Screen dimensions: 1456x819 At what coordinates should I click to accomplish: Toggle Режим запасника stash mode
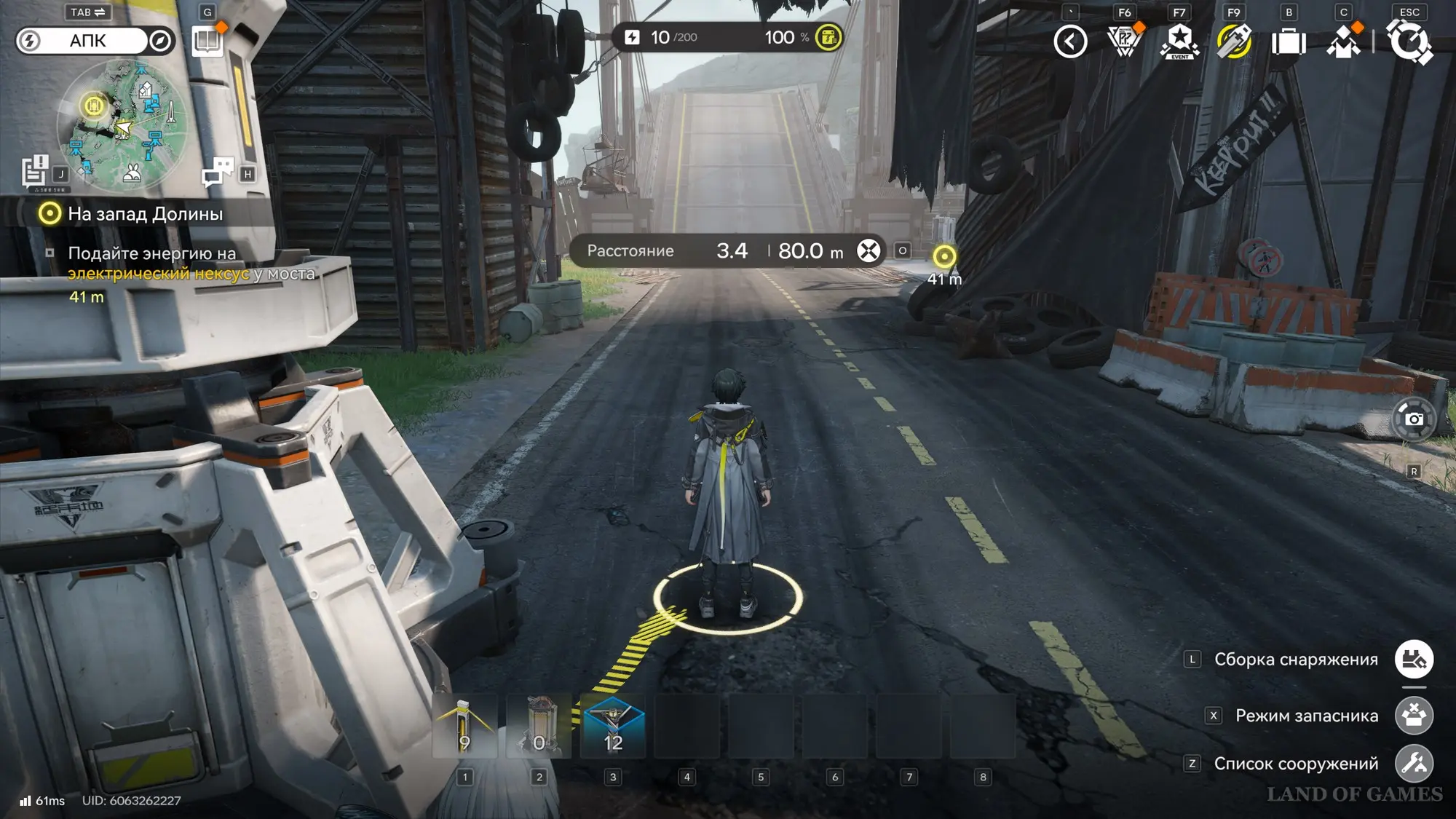click(x=1414, y=716)
